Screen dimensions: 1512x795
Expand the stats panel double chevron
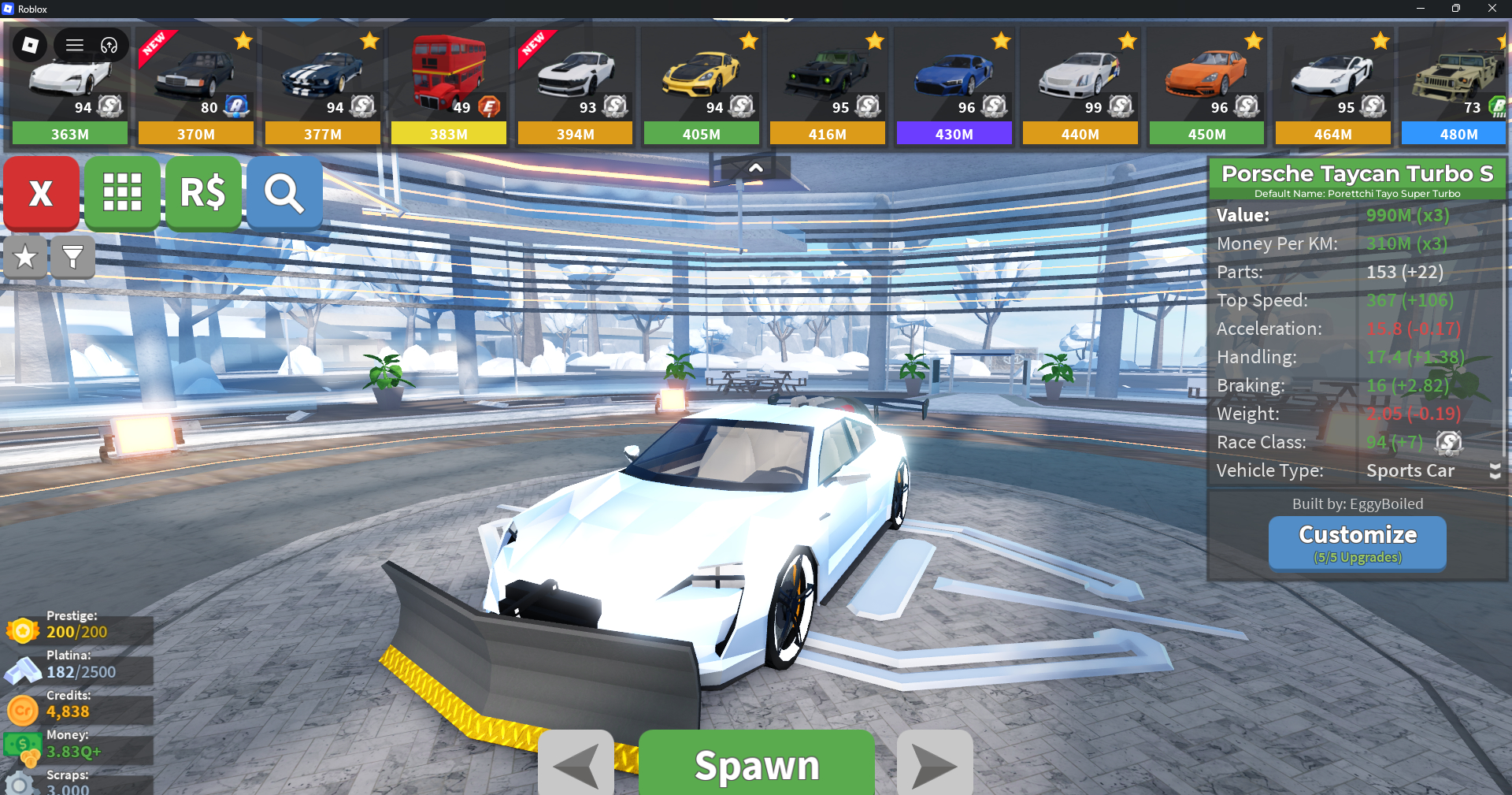pos(1495,471)
